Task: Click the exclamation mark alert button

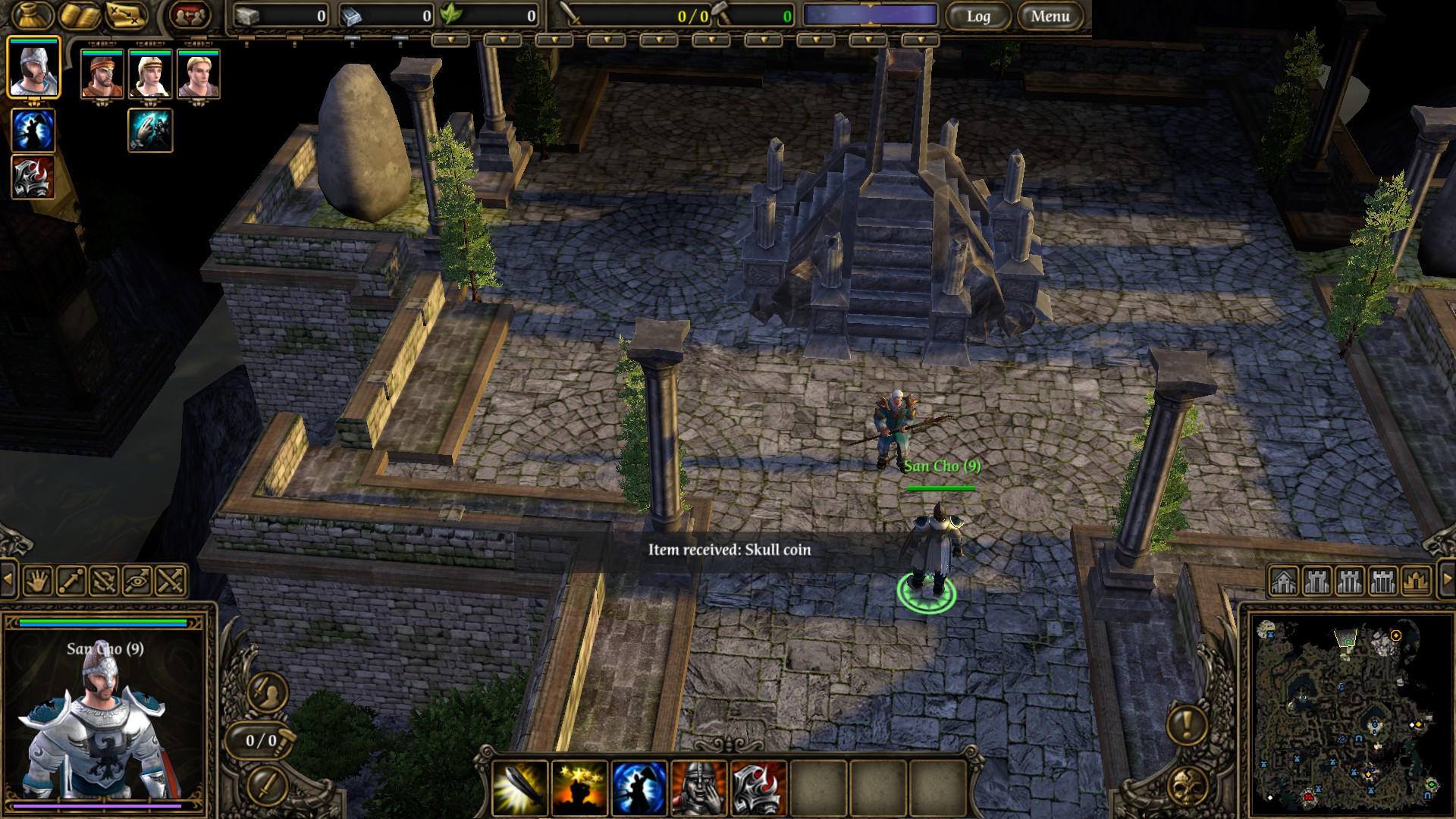Action: 1187,723
